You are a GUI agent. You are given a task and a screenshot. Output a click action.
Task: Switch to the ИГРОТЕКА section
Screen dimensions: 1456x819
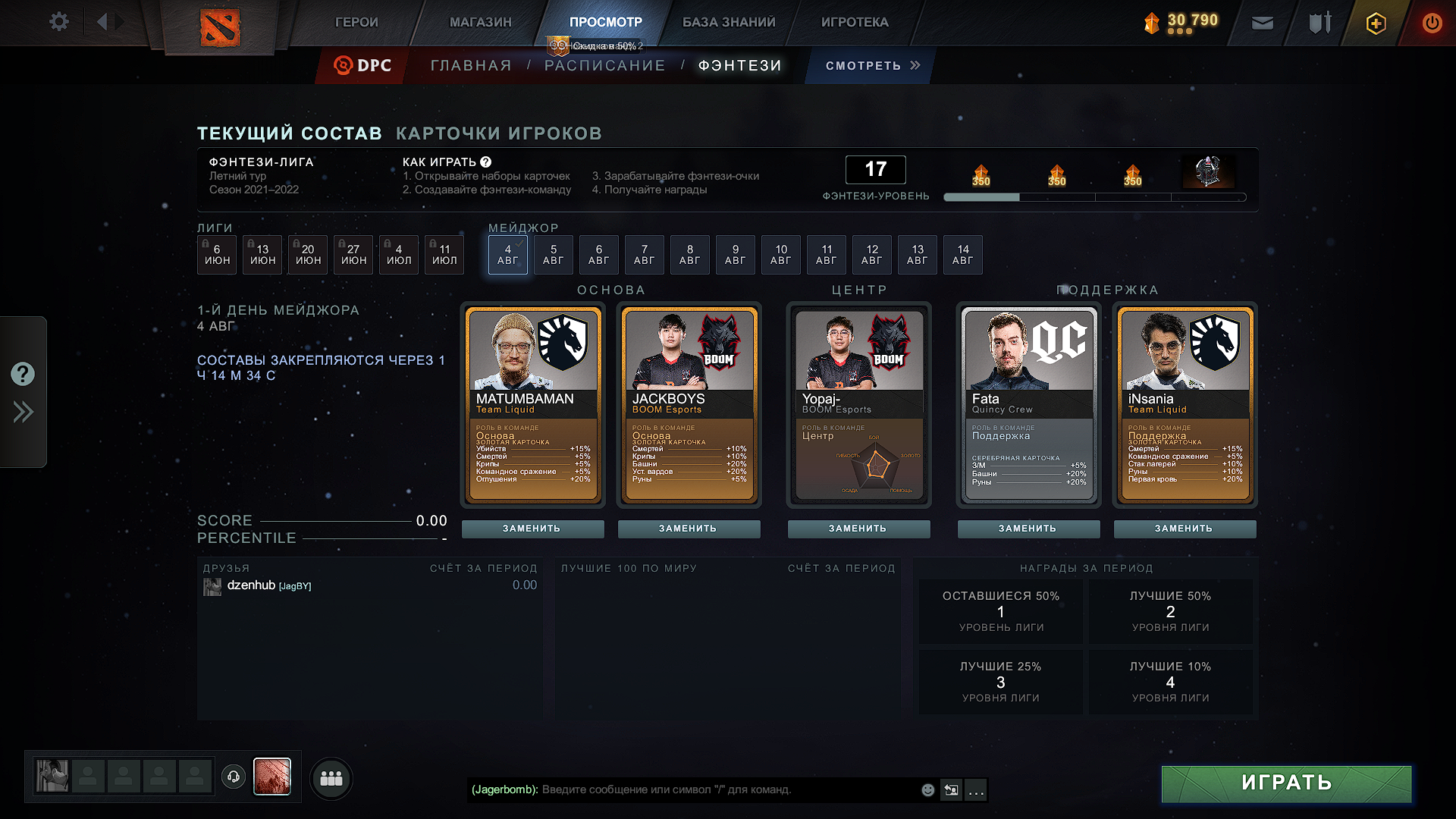[855, 22]
